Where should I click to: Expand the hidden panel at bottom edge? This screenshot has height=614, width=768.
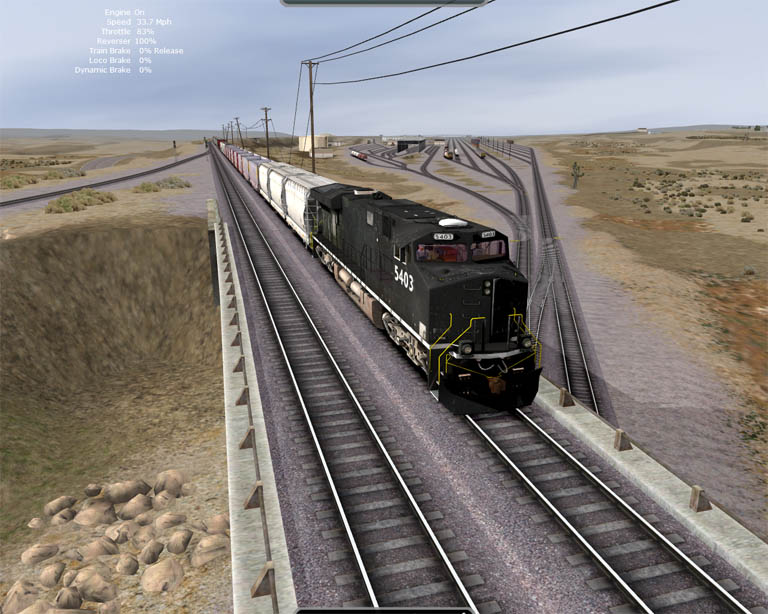click(383, 610)
